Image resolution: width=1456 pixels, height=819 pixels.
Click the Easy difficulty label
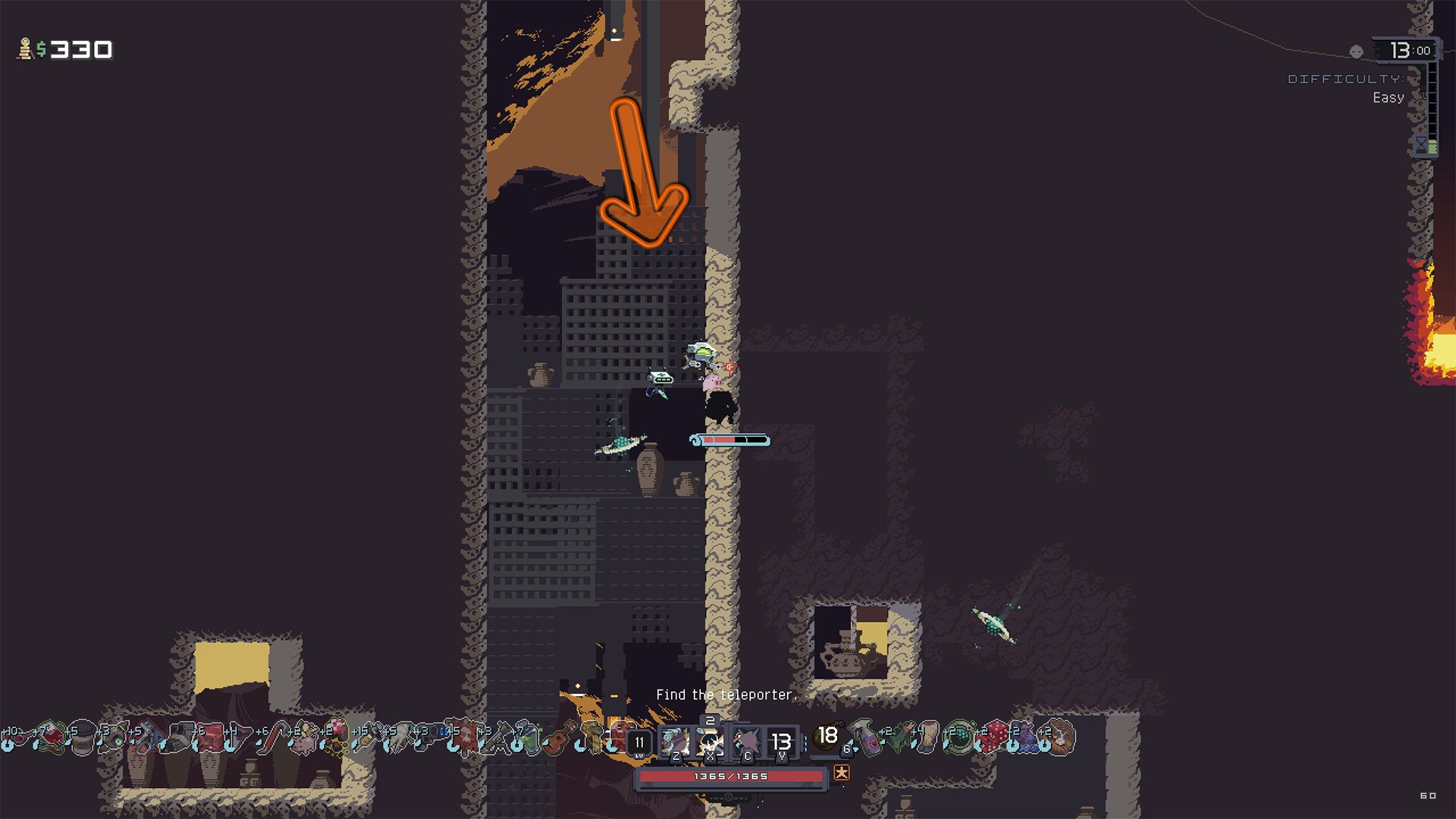coord(1390,98)
